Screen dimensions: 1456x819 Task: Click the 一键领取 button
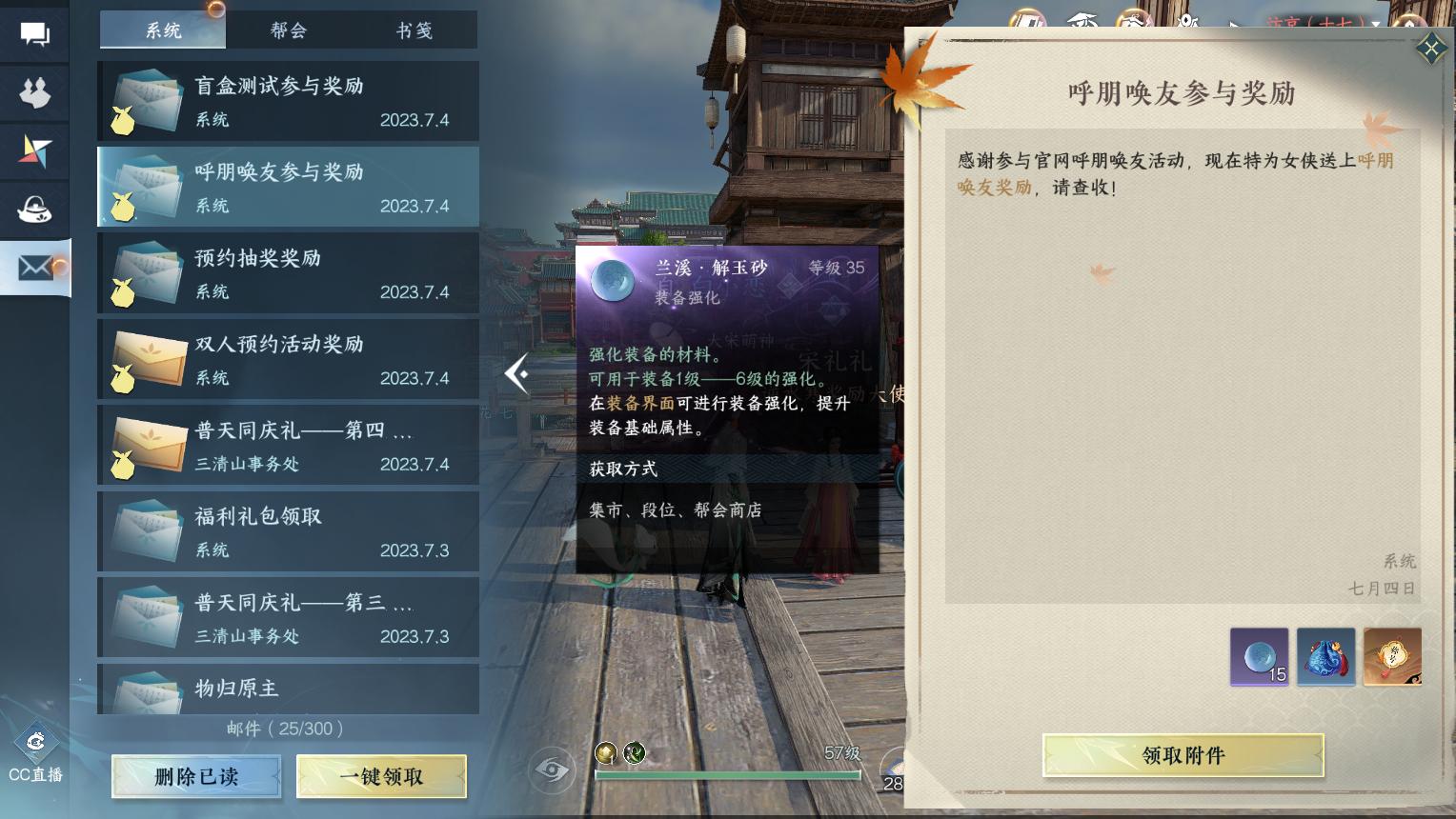pos(380,776)
